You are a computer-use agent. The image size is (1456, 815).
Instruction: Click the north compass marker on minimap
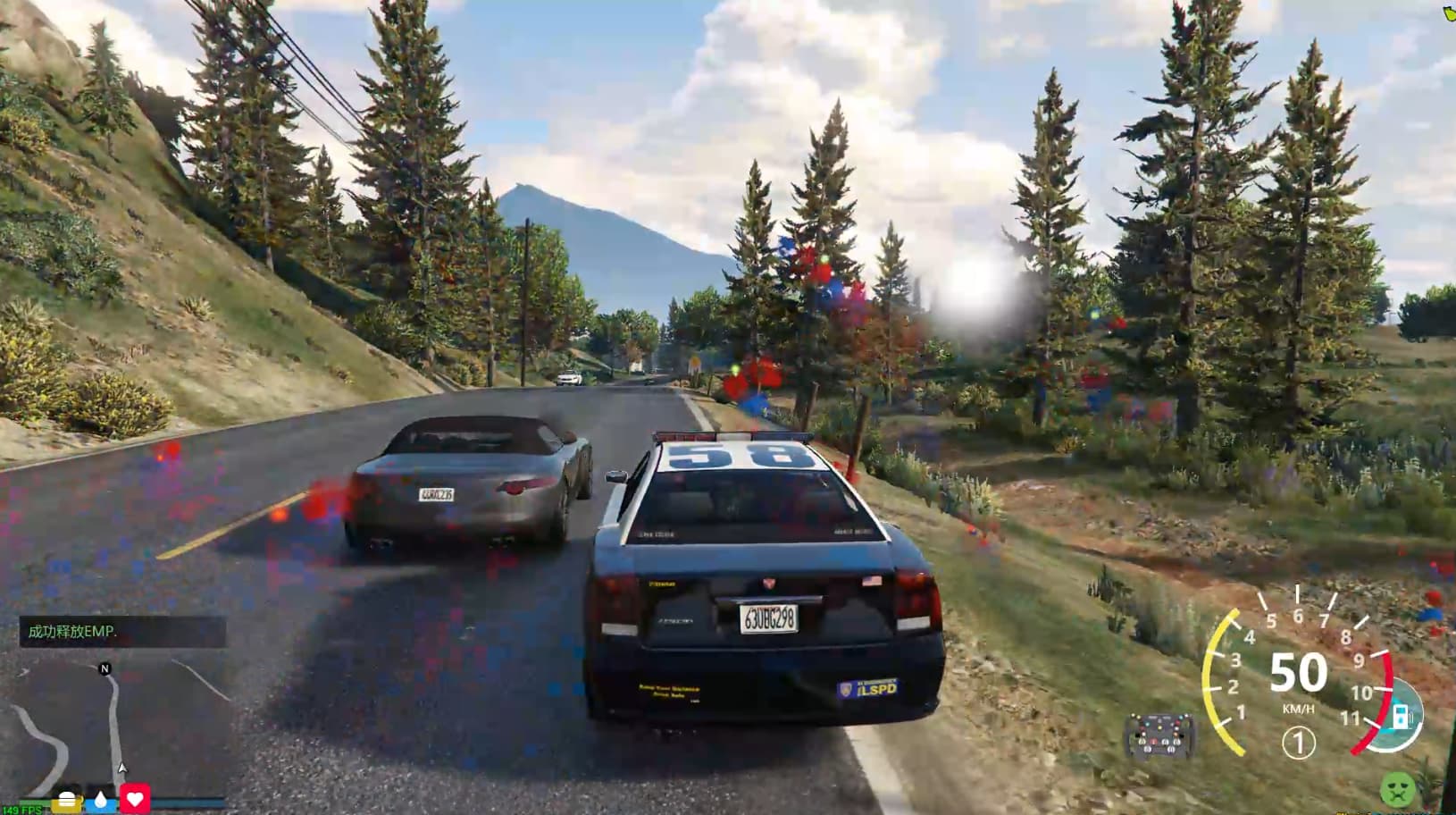[x=105, y=668]
